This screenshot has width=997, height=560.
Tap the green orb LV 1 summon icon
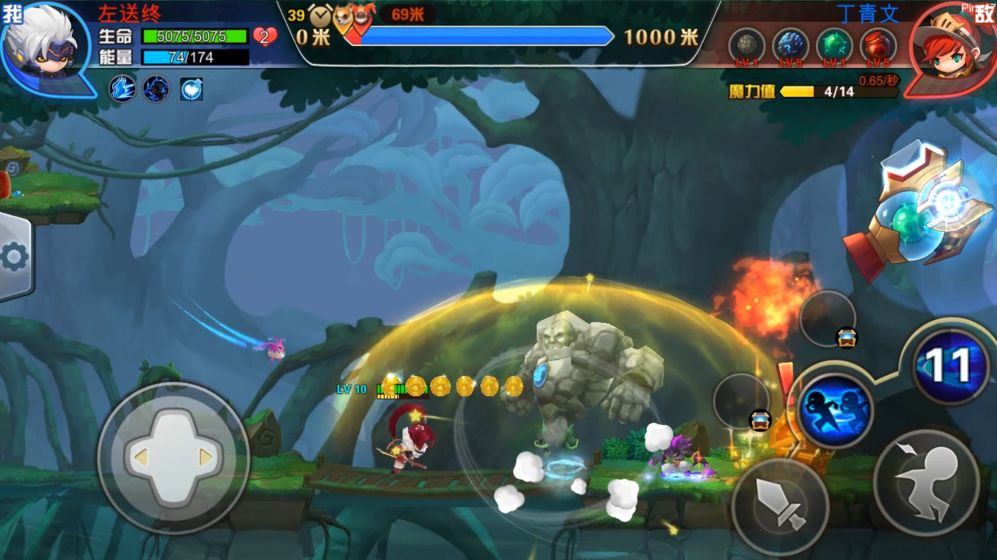pos(834,46)
